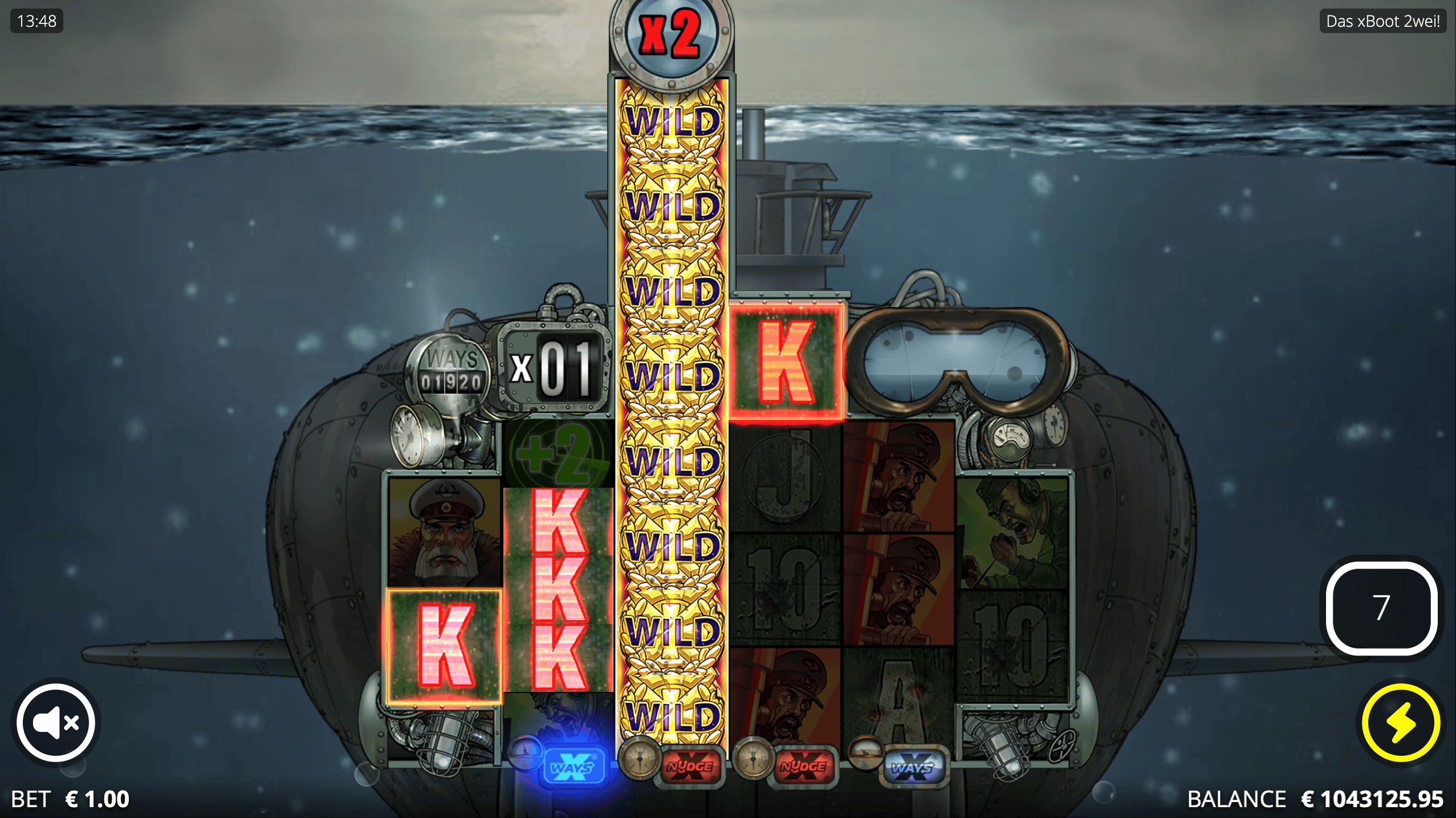Select the blue xWays badge below reel two

click(573, 767)
